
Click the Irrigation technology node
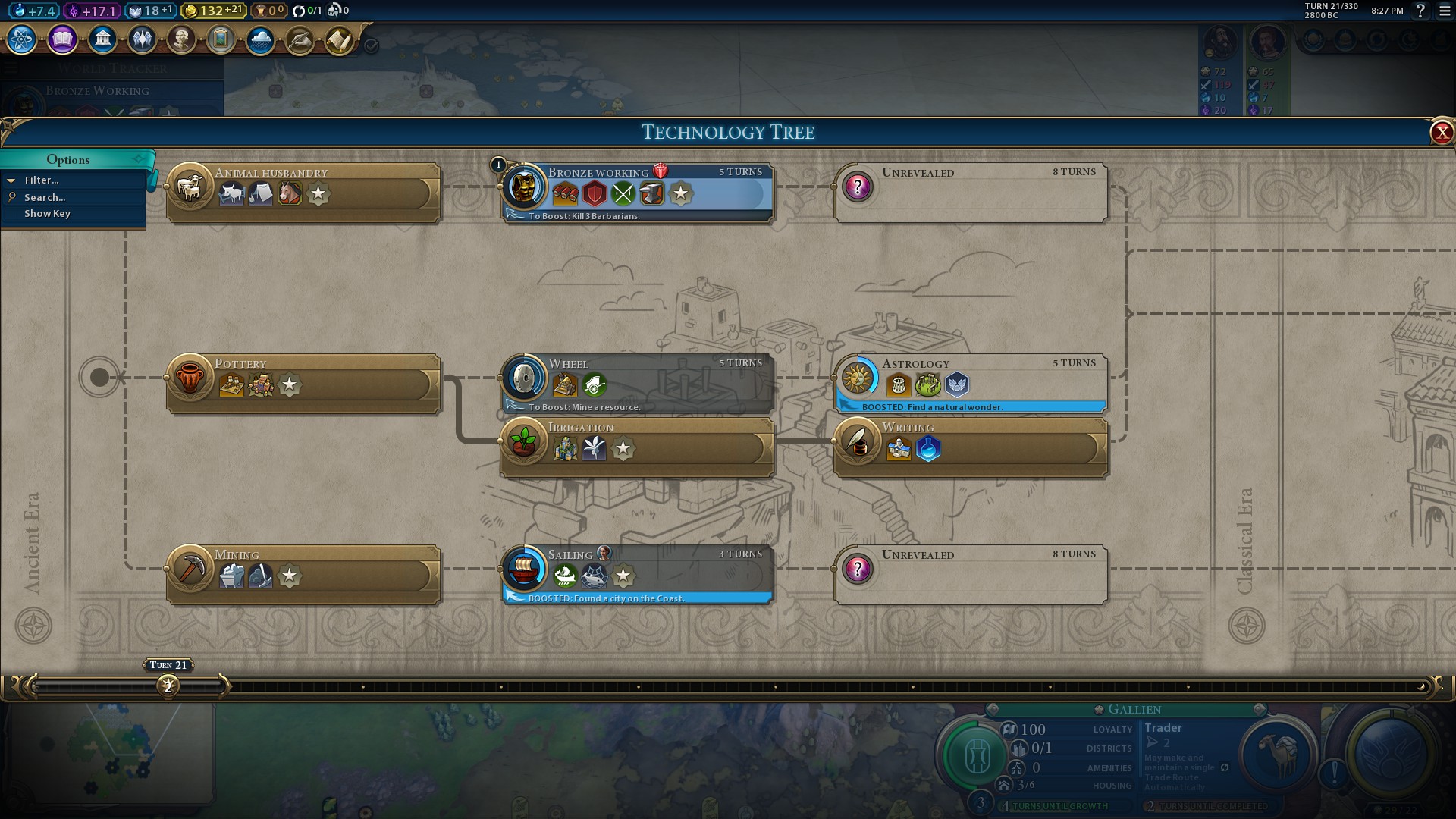click(637, 447)
